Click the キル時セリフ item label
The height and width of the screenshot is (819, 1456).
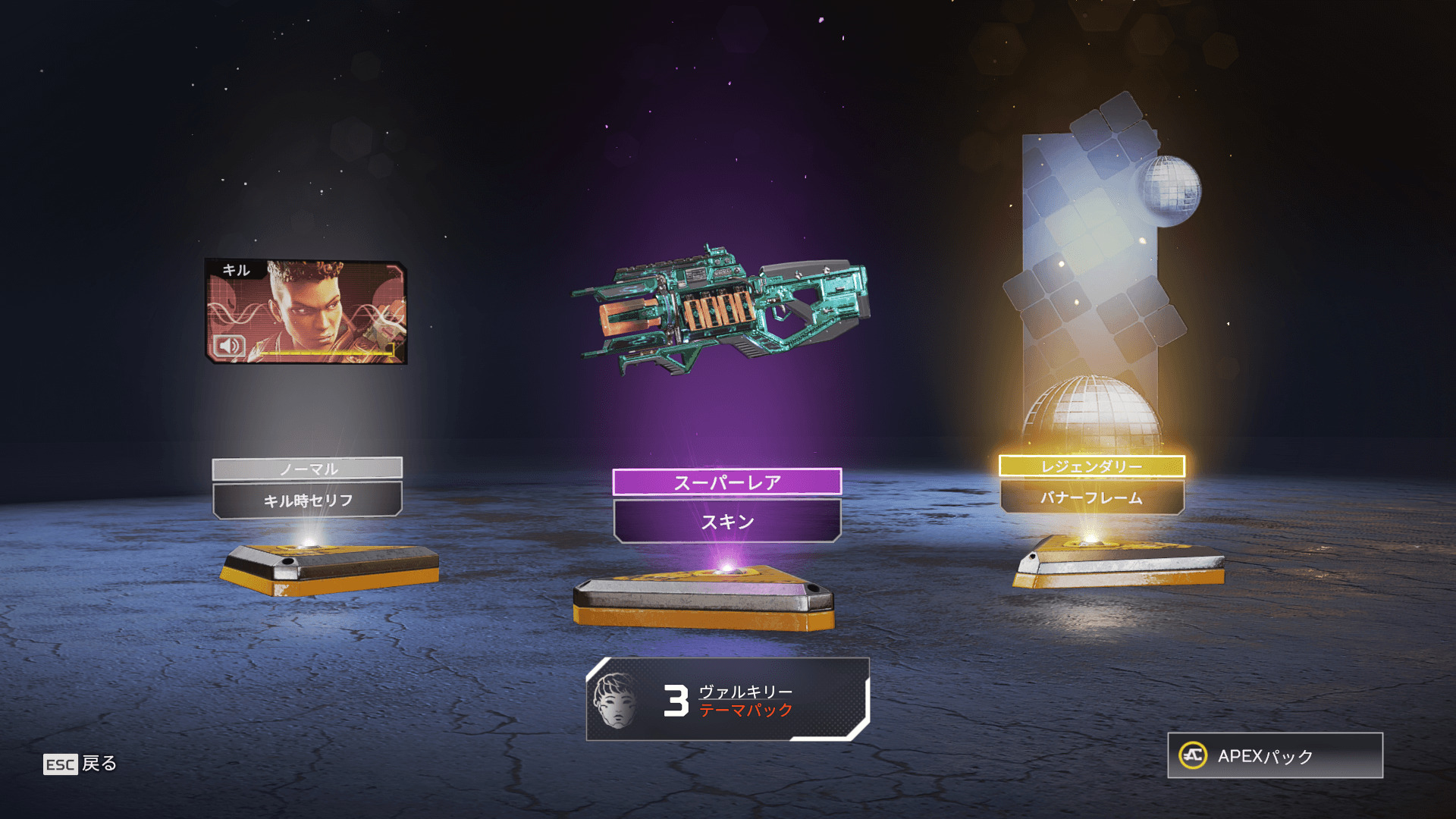click(x=307, y=500)
